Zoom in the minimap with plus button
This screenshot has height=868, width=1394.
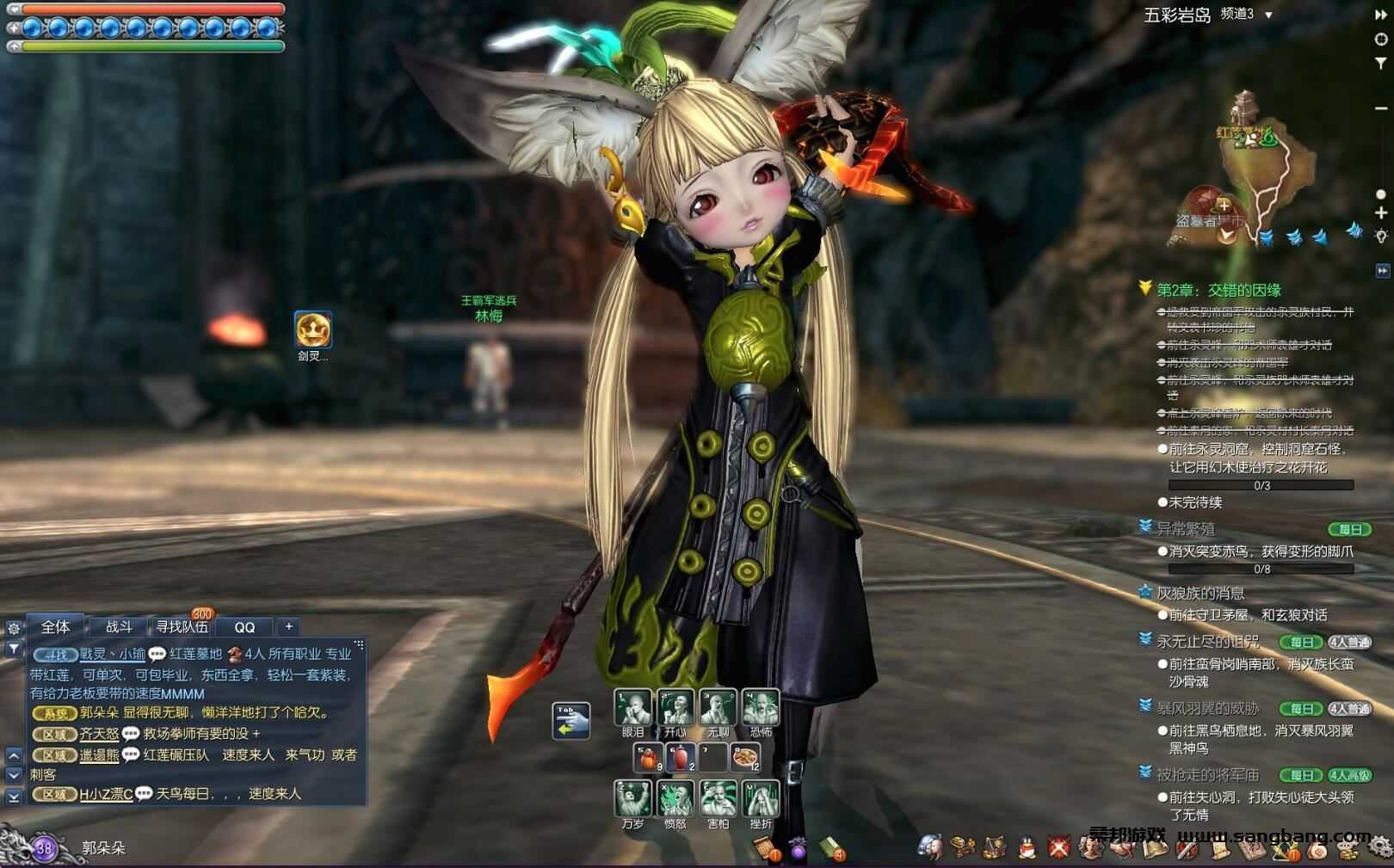click(1381, 212)
